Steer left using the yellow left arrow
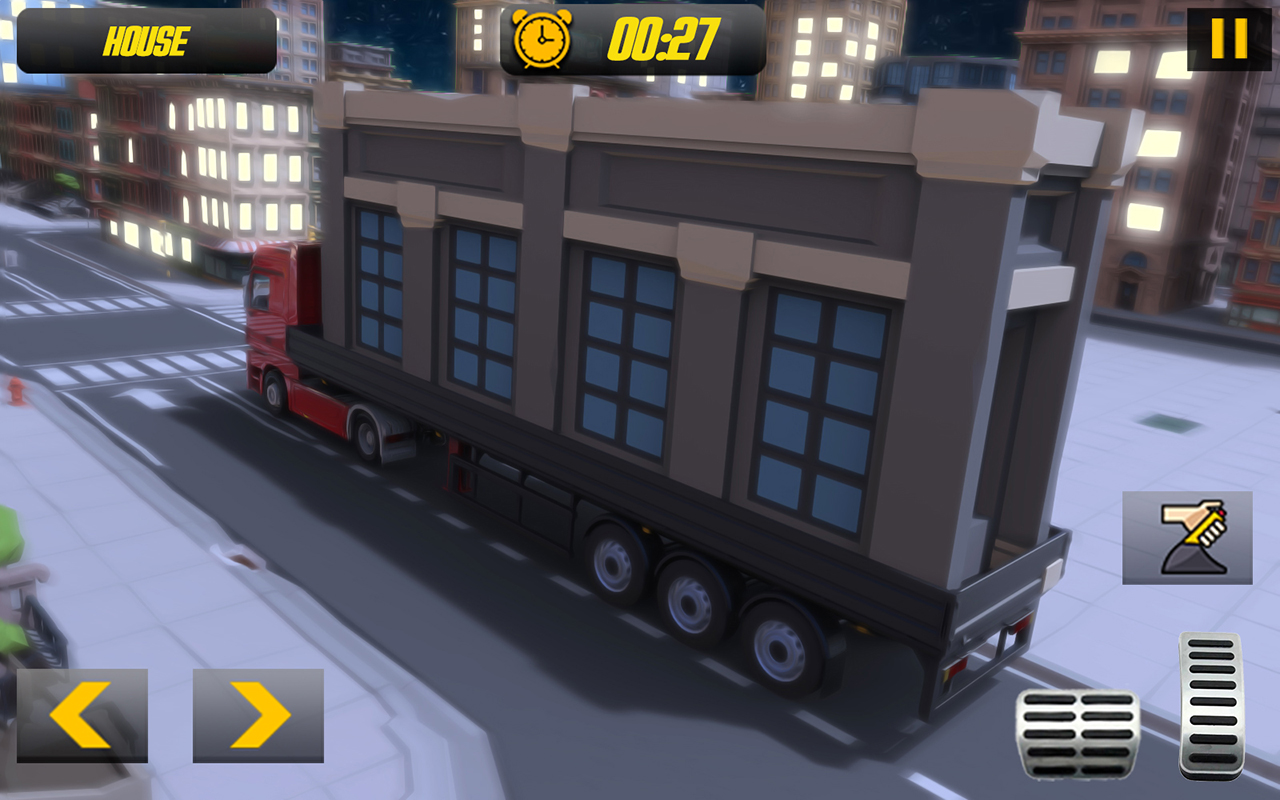Screen dimensions: 1280x800 coord(82,713)
